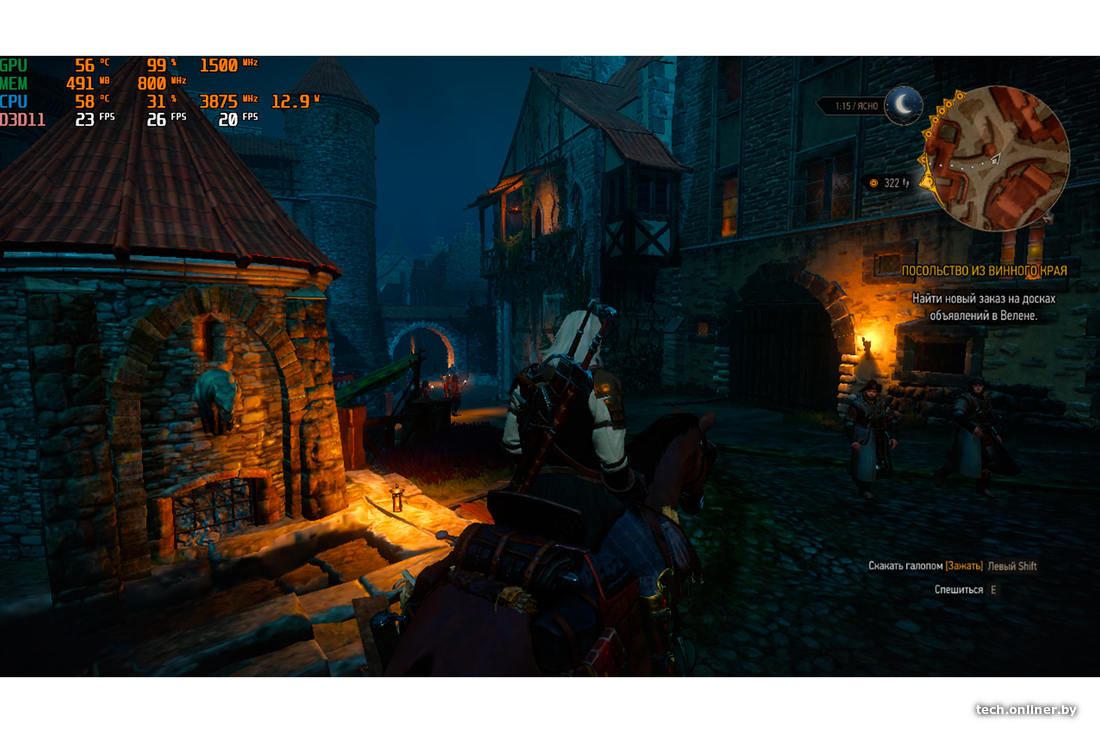Click the tech.onliner.by watermark

pyautogui.click(x=1026, y=710)
